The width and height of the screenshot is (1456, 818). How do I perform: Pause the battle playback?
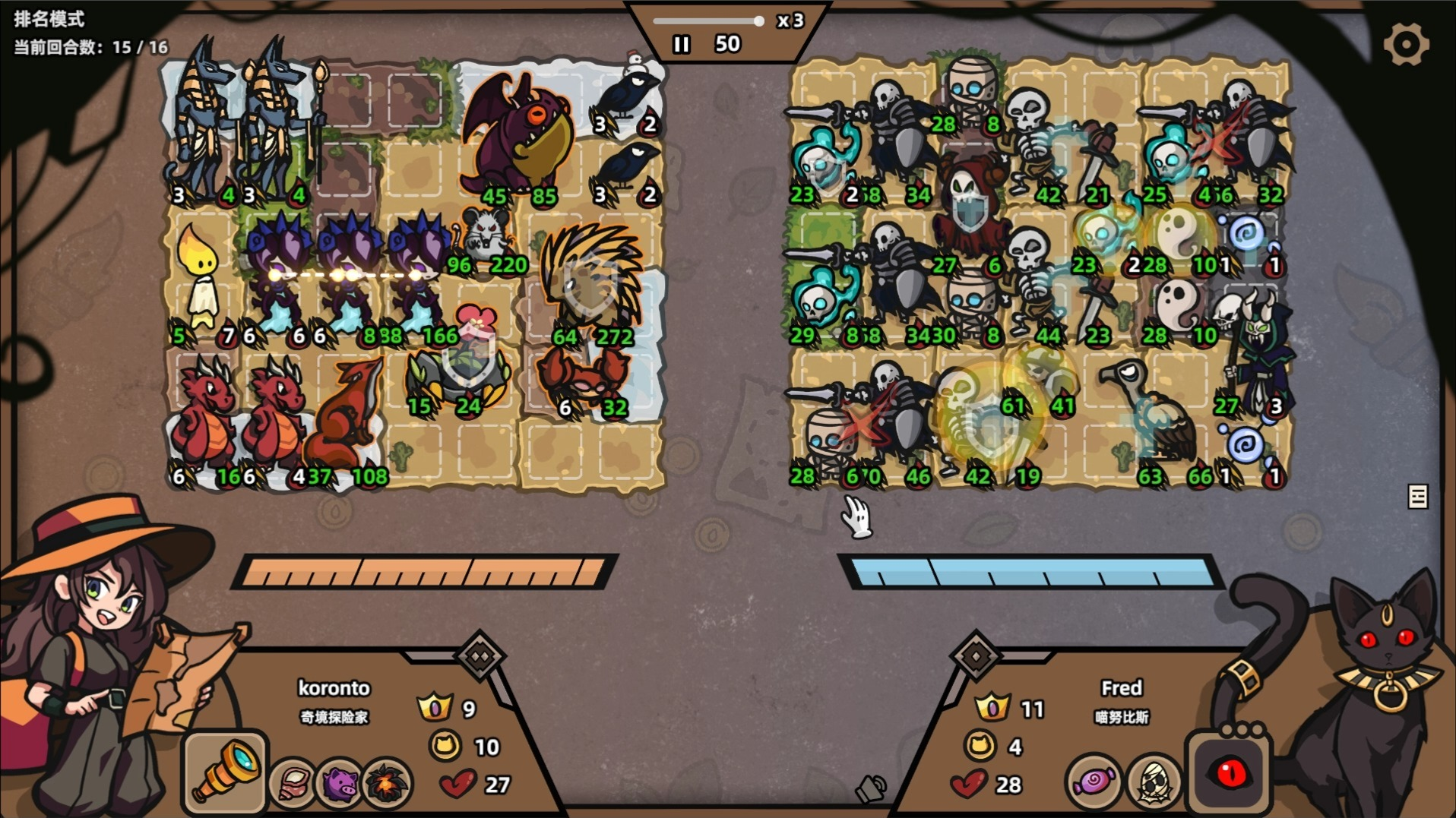(681, 45)
